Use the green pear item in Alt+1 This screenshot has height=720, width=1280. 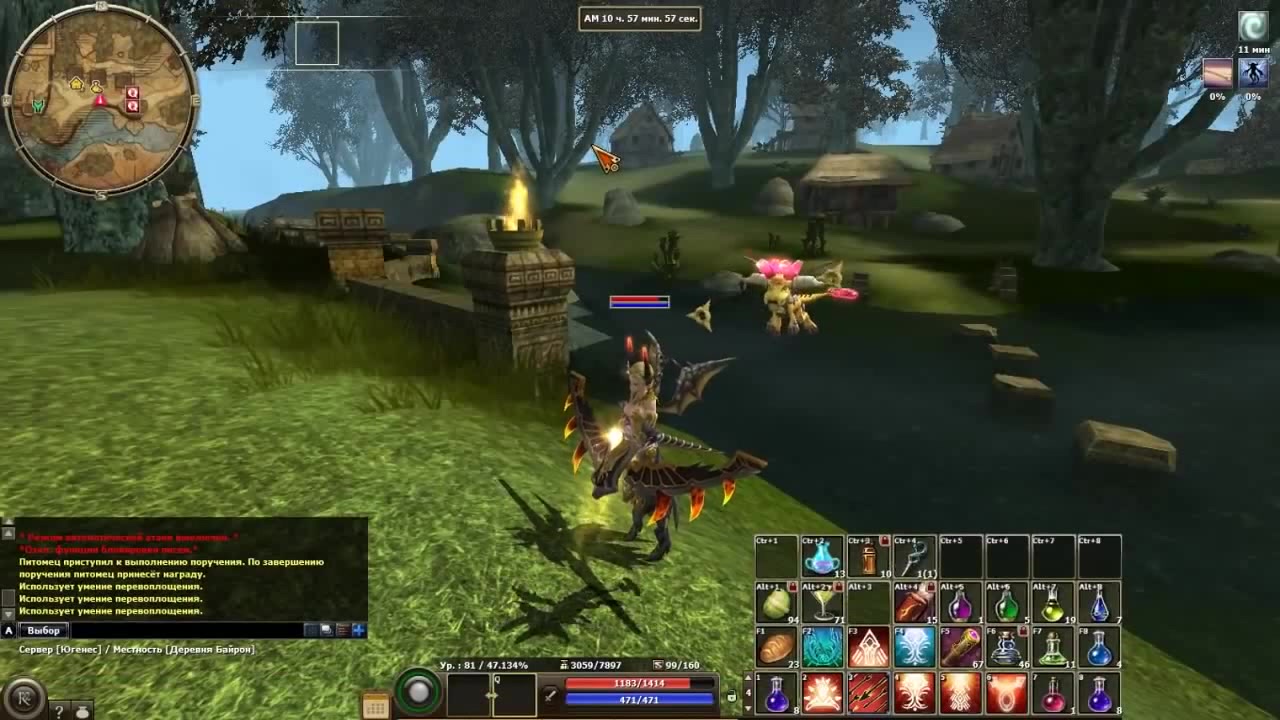coord(776,603)
